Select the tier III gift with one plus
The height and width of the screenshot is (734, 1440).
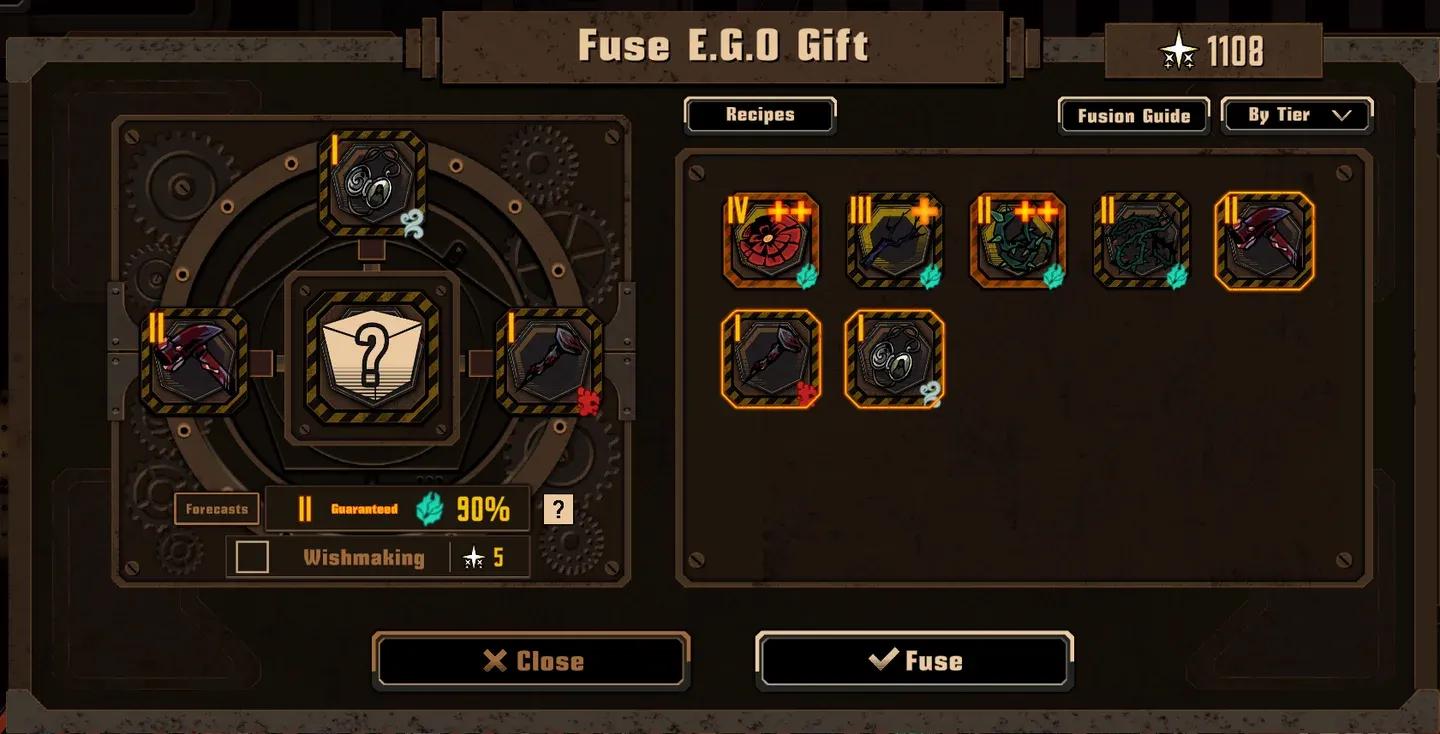[894, 242]
